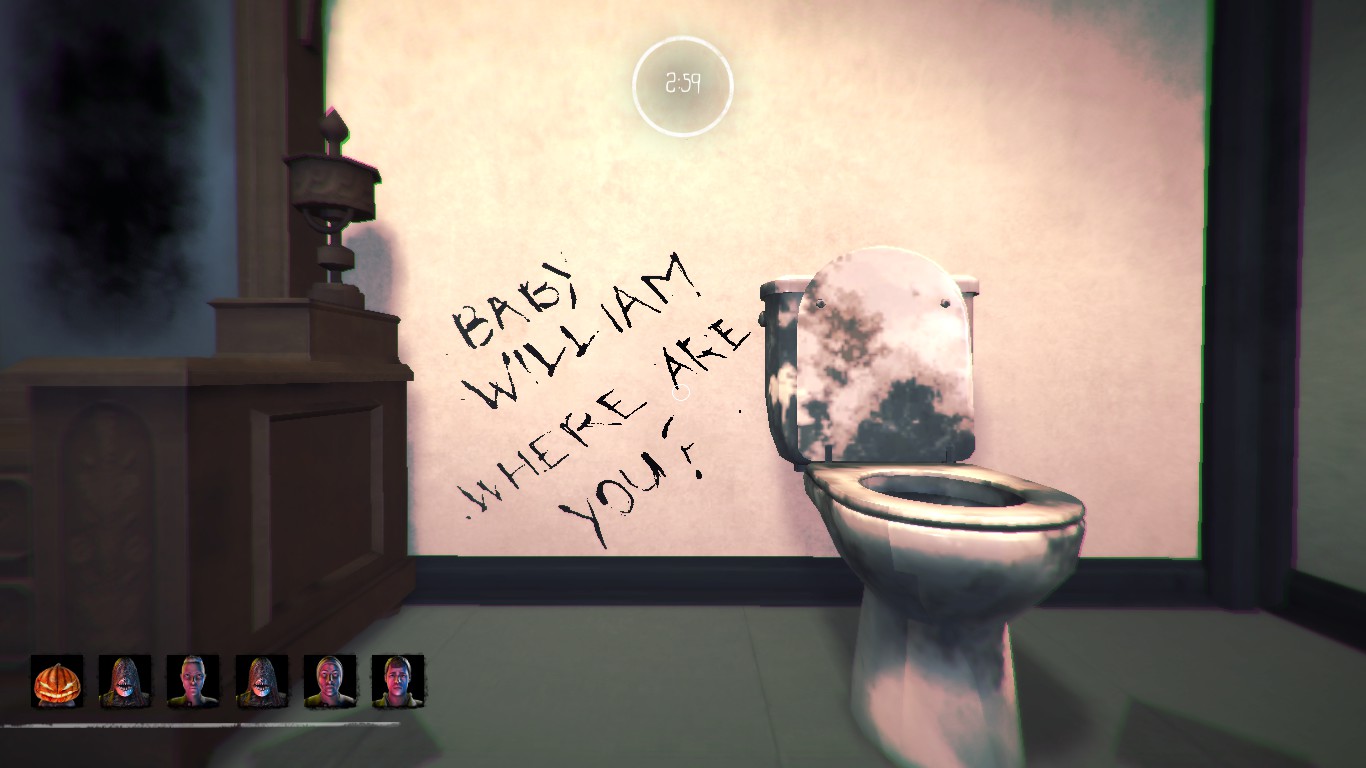Select the pumpkin head player icon
The height and width of the screenshot is (768, 1366).
click(58, 682)
